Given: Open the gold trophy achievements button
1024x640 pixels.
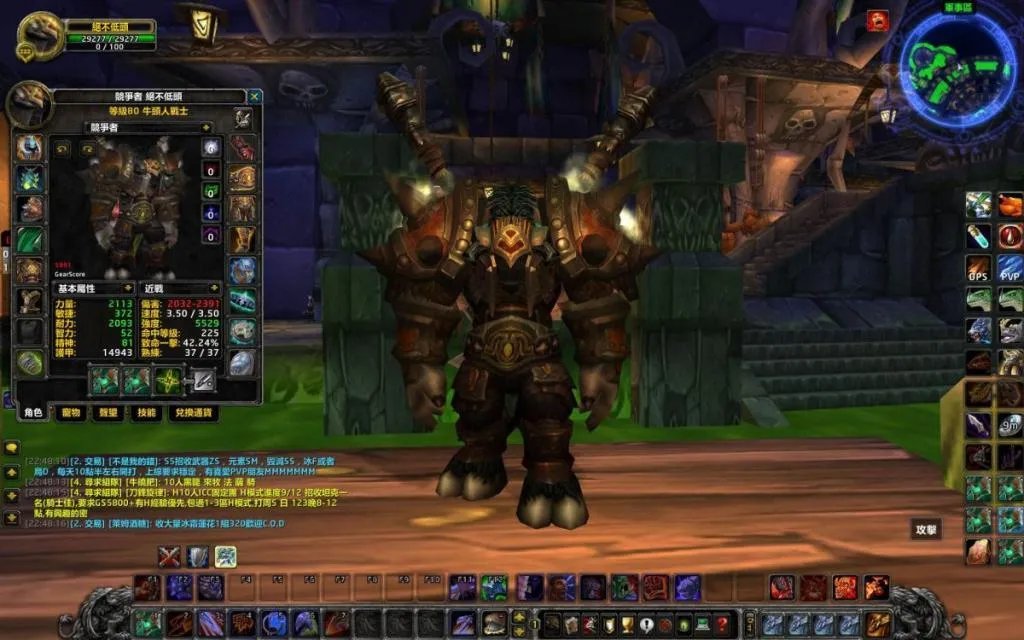Looking at the screenshot, I should point(627,624).
